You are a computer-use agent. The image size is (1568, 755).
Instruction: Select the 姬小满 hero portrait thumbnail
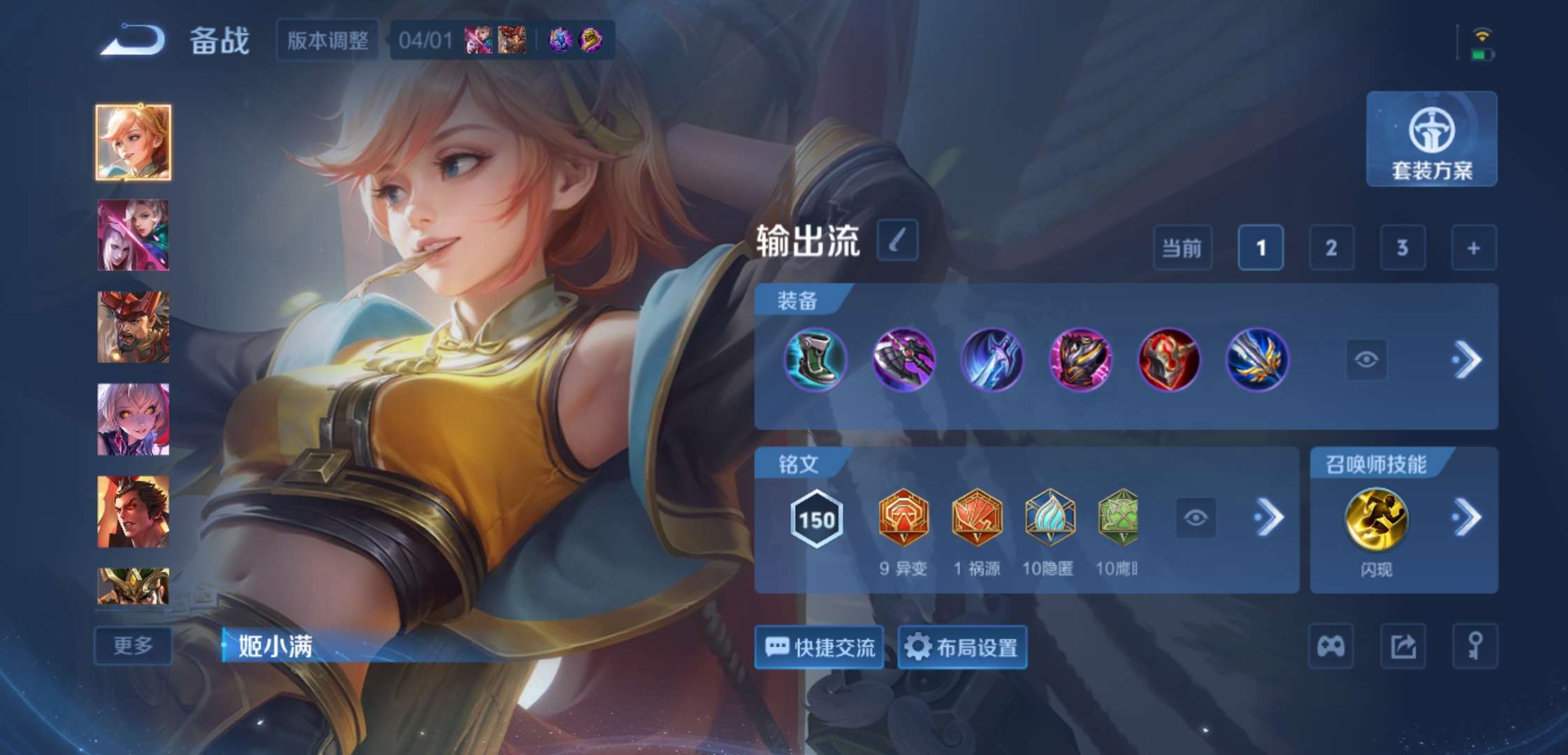click(x=133, y=140)
